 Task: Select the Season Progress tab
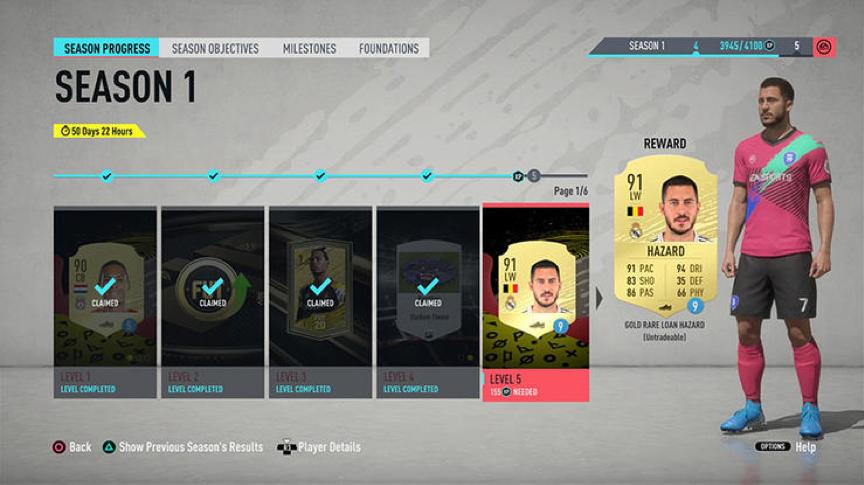point(107,48)
